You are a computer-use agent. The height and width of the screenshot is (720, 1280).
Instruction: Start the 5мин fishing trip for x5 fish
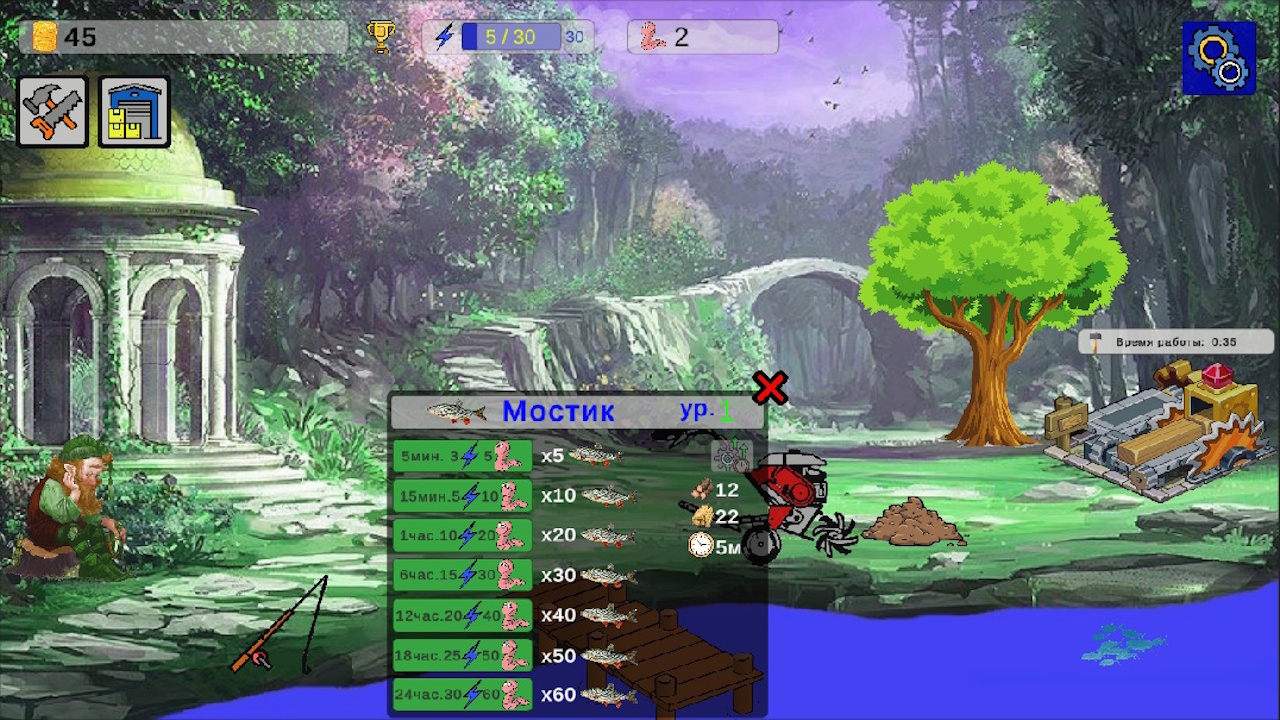pos(462,455)
